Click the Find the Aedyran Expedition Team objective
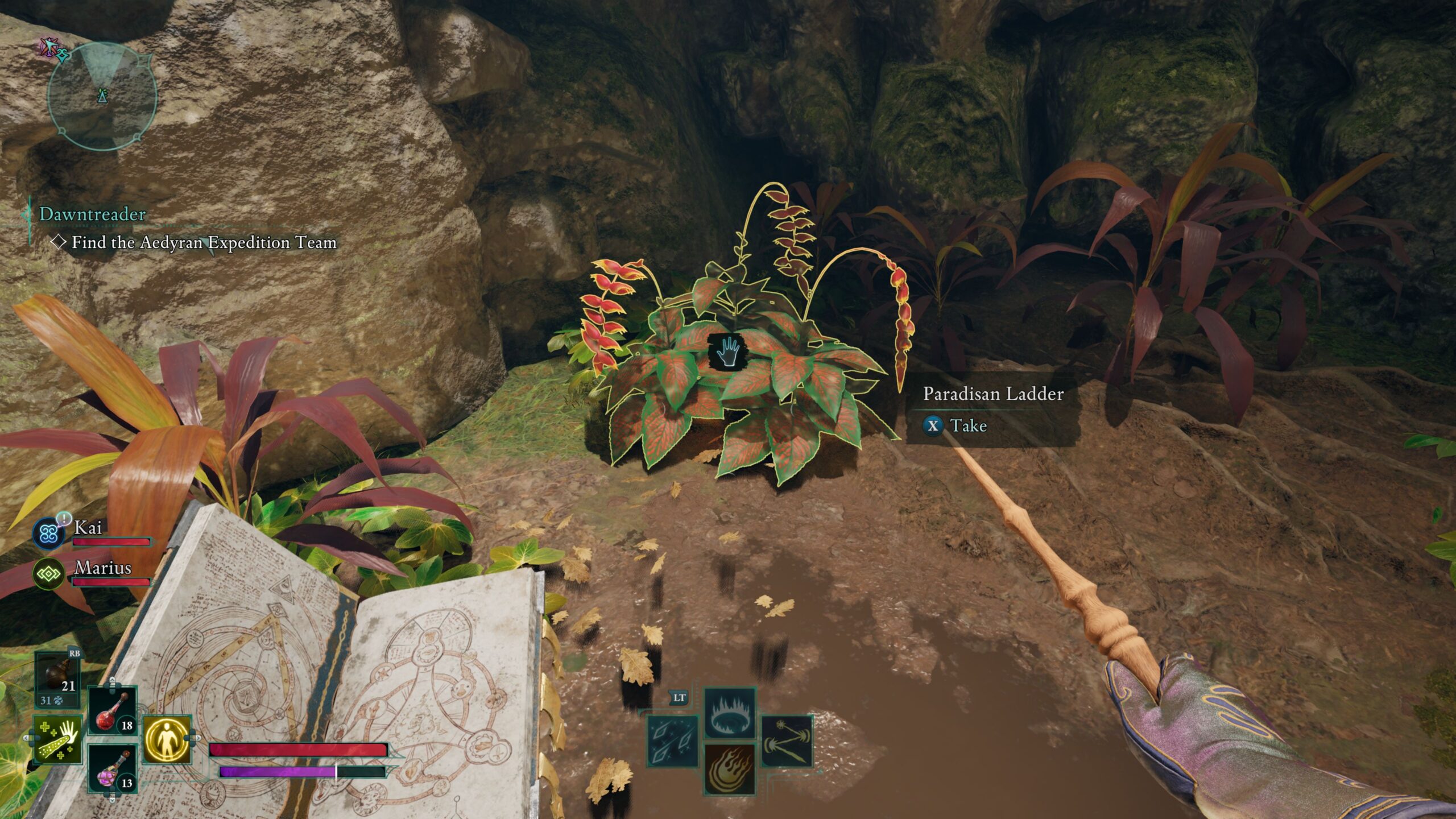 point(204,243)
